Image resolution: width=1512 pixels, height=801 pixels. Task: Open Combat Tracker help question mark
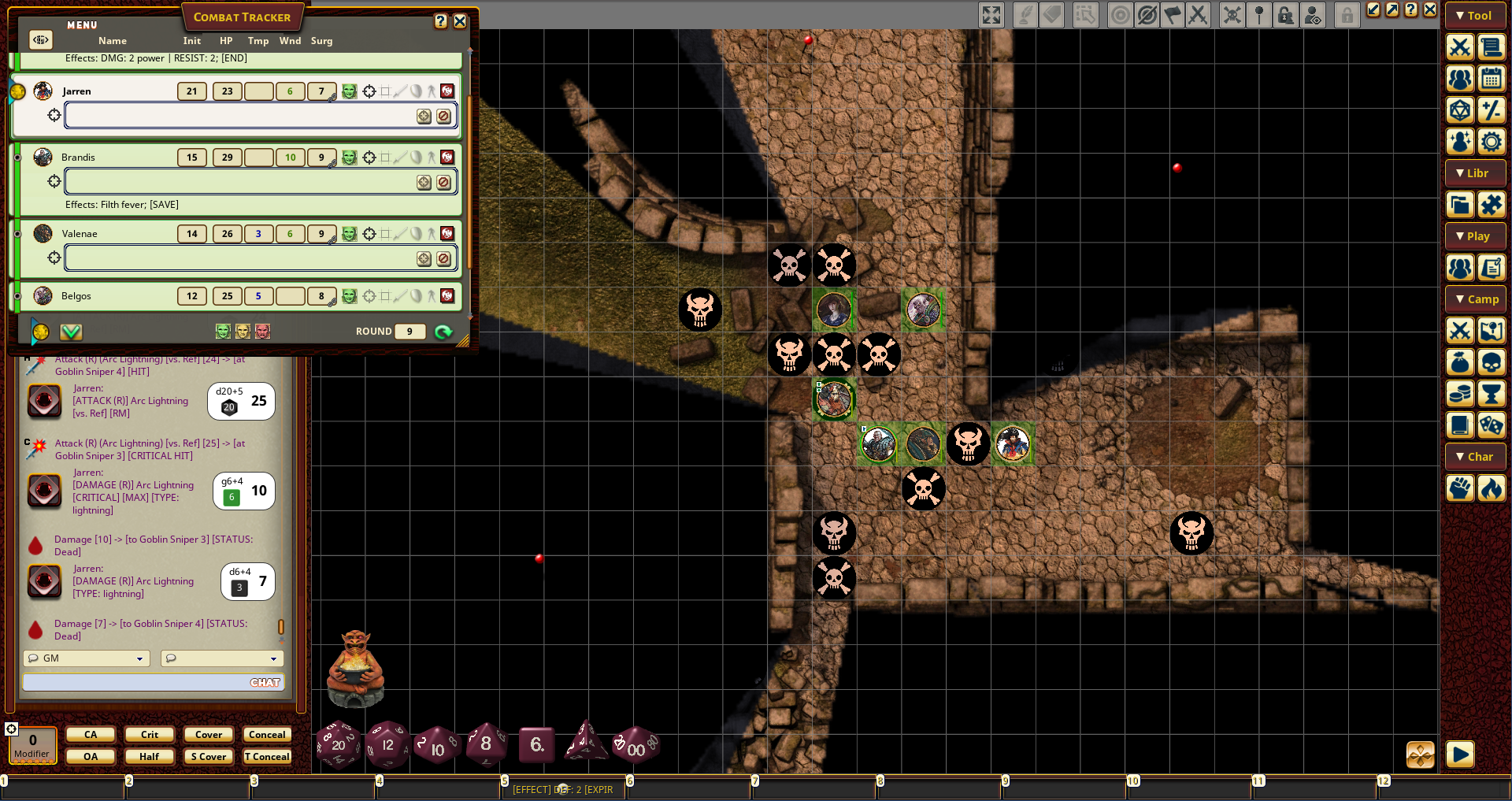click(441, 21)
